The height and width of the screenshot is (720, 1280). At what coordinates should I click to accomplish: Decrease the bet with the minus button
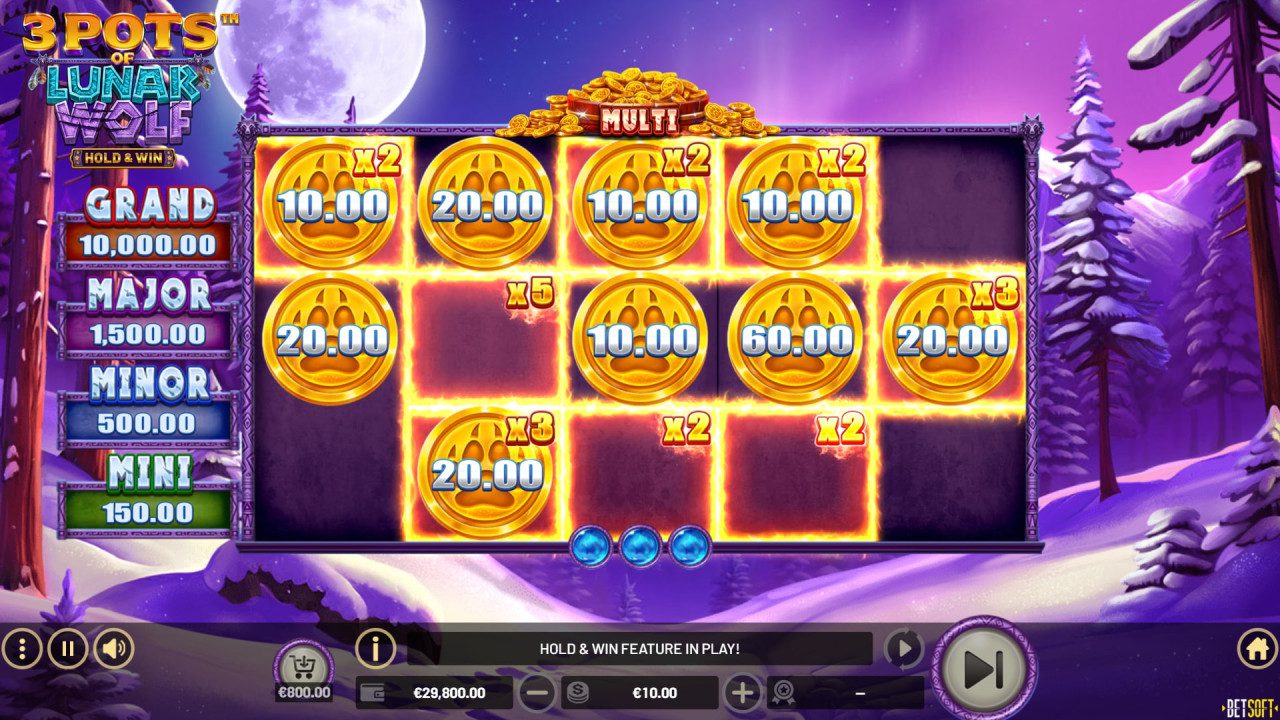538,691
